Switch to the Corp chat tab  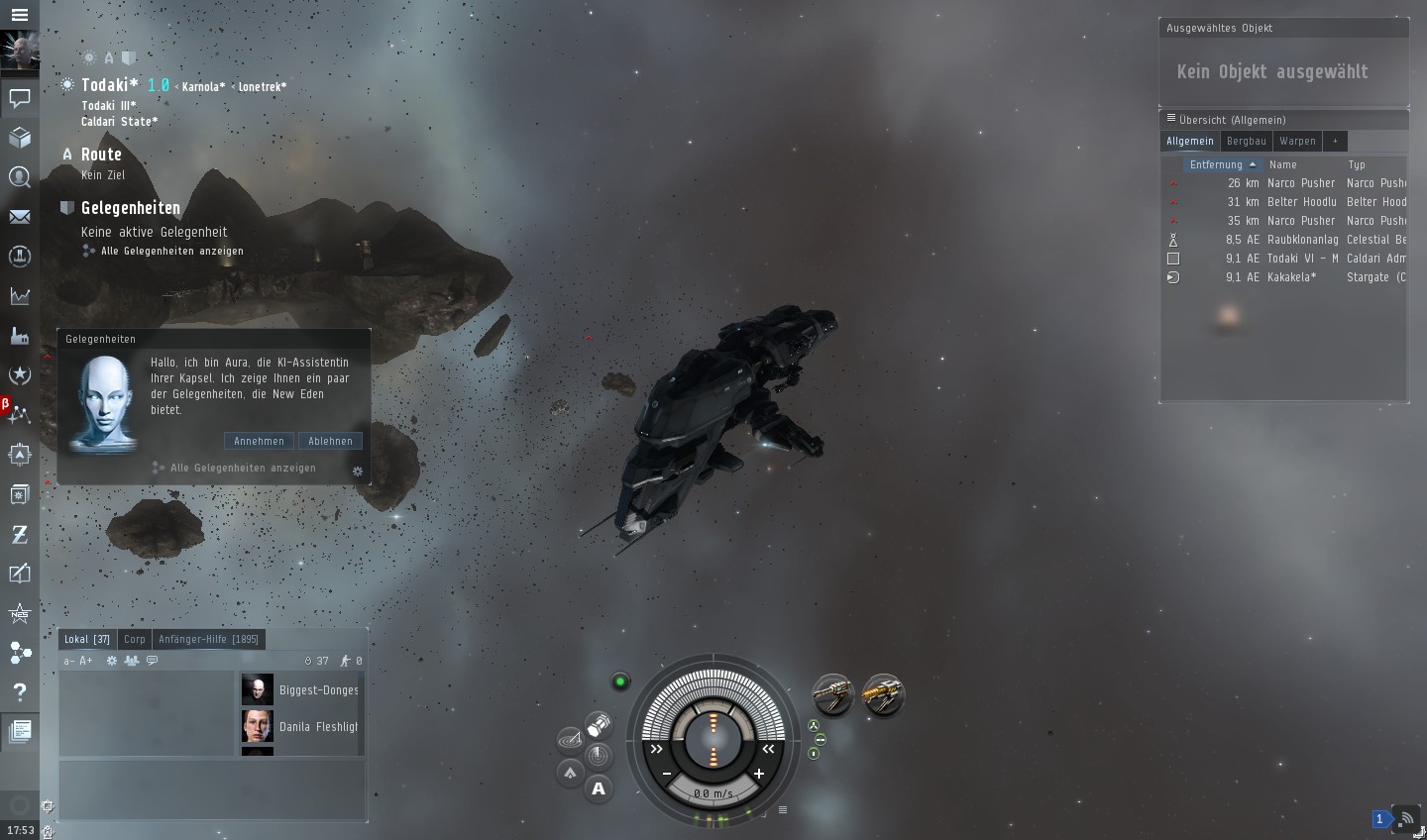(x=135, y=639)
